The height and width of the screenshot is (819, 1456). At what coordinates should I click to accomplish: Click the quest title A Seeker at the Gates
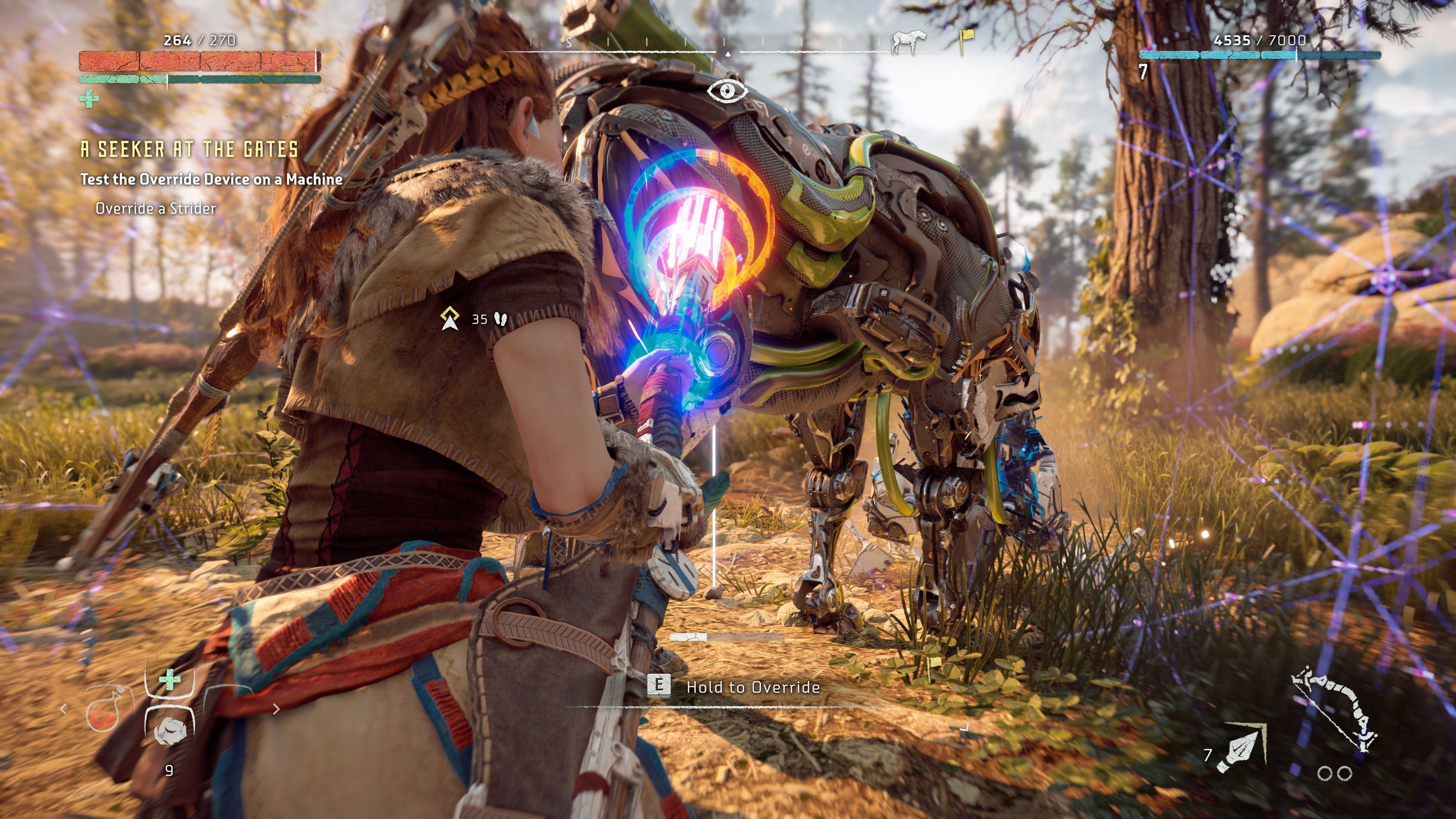189,149
